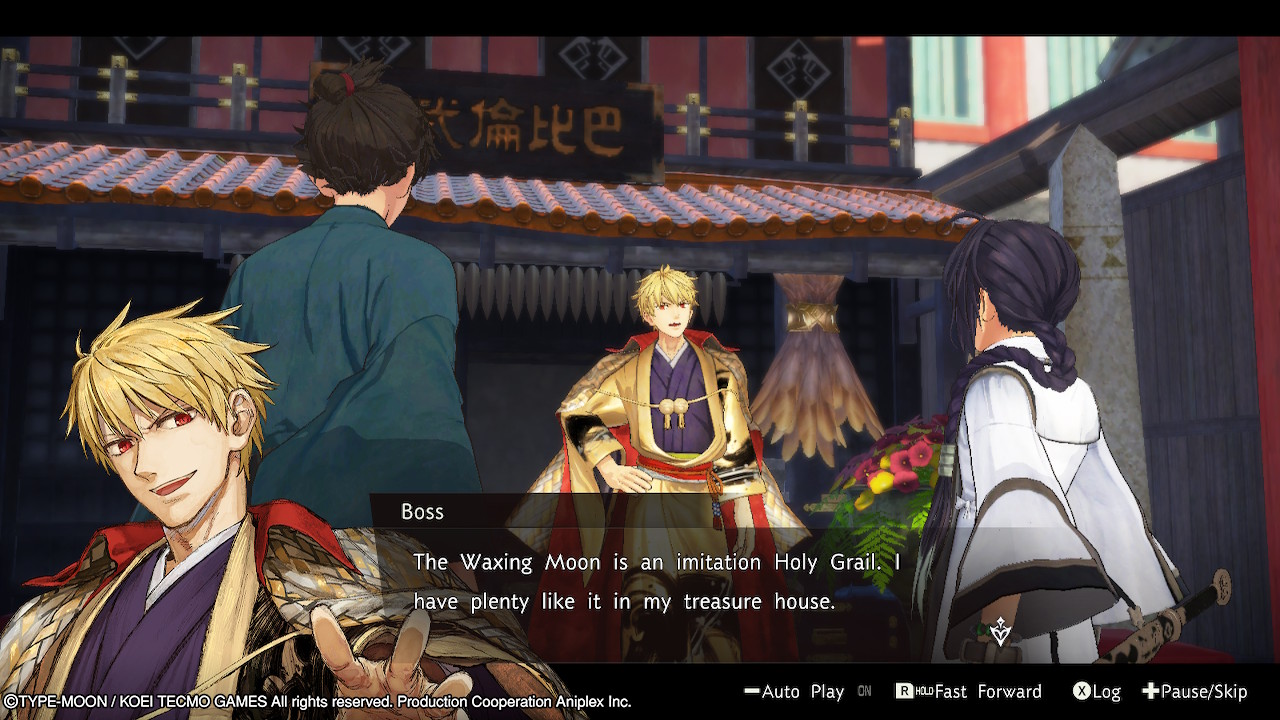Open the Pause/Skip menu
The height and width of the screenshot is (720, 1280).
1195,692
